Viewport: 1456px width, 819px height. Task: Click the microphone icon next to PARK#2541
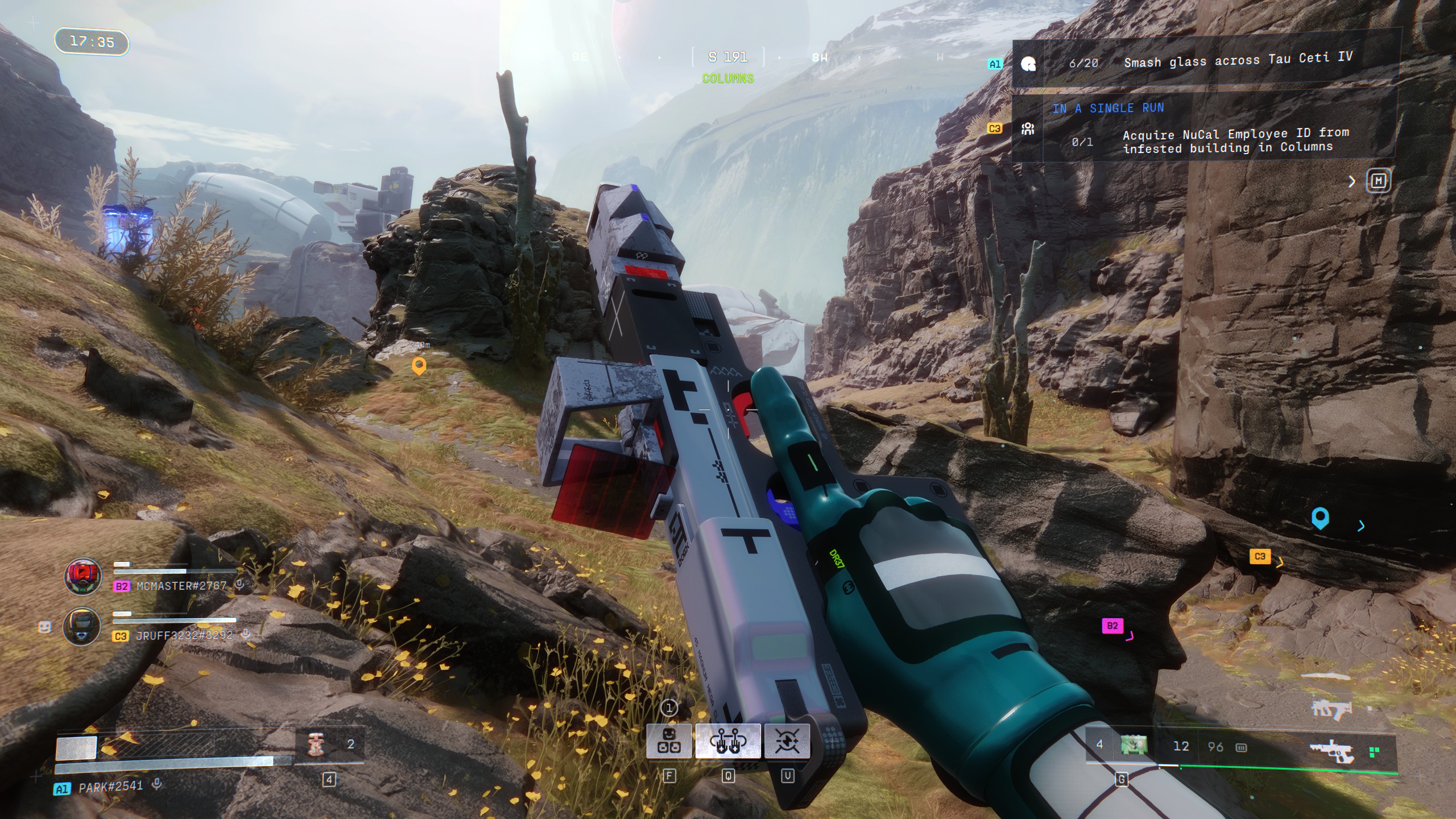tap(157, 784)
